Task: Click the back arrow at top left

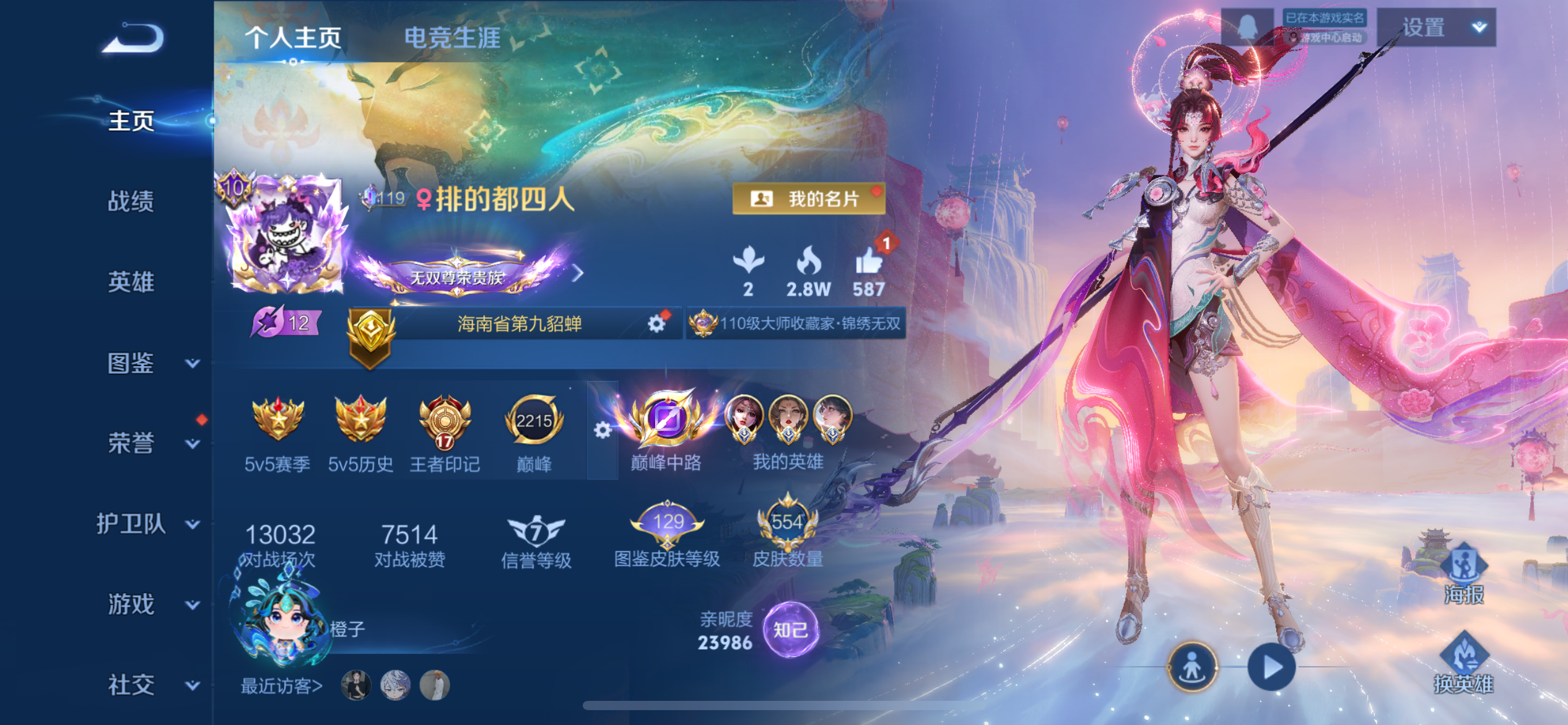Action: (132, 38)
